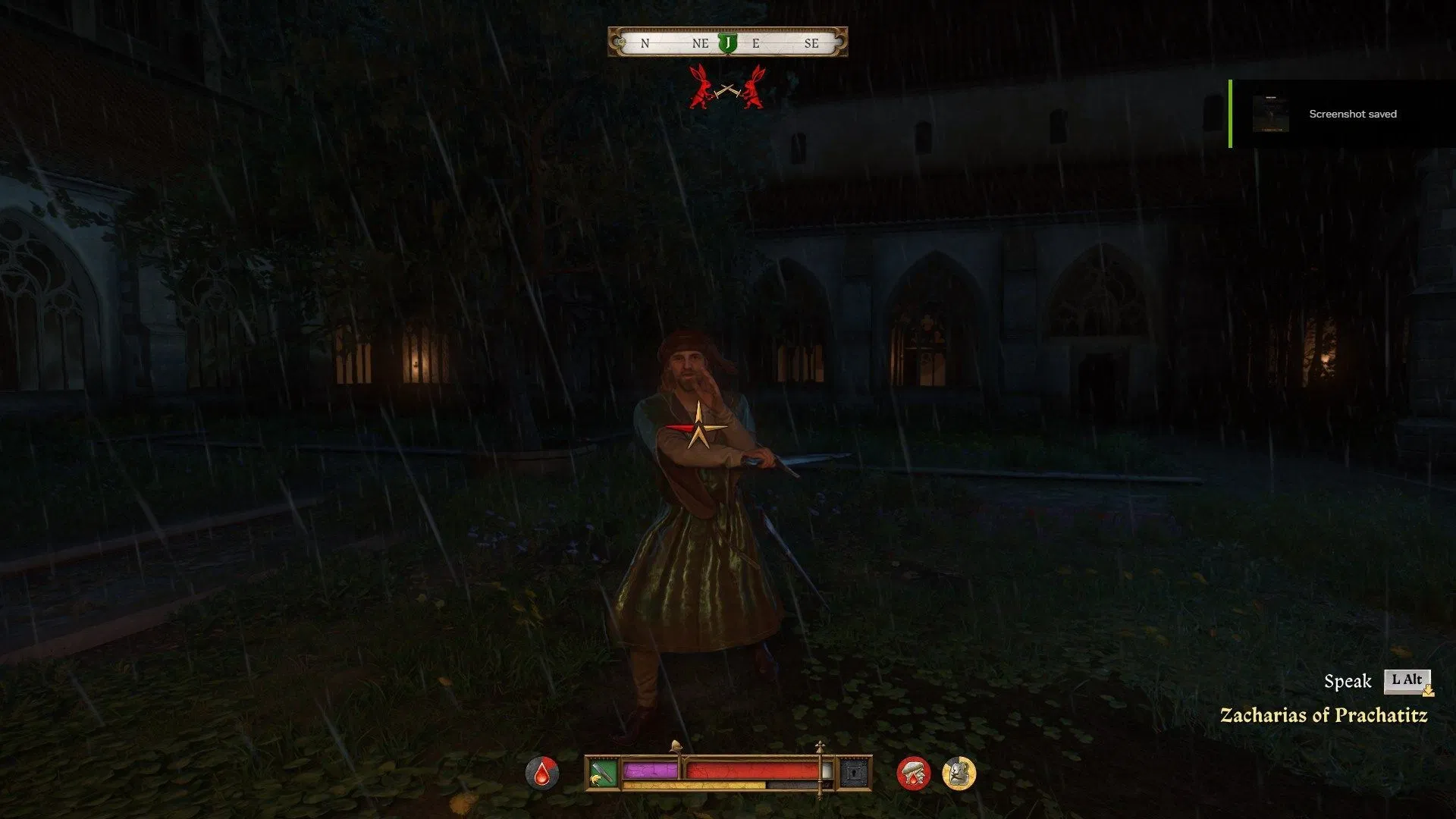Image resolution: width=1456 pixels, height=819 pixels.
Task: Select N on the compass bar
Action: (x=644, y=43)
